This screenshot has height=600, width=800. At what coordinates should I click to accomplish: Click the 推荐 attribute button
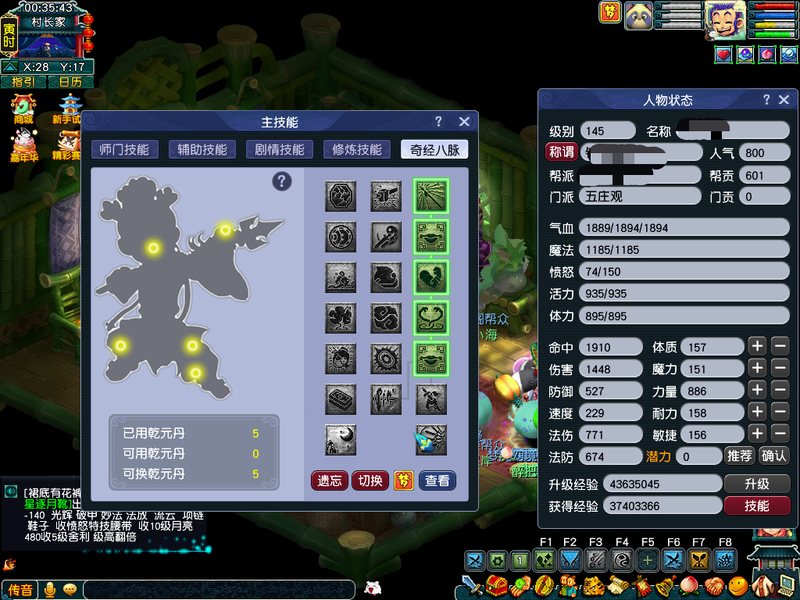click(x=739, y=456)
